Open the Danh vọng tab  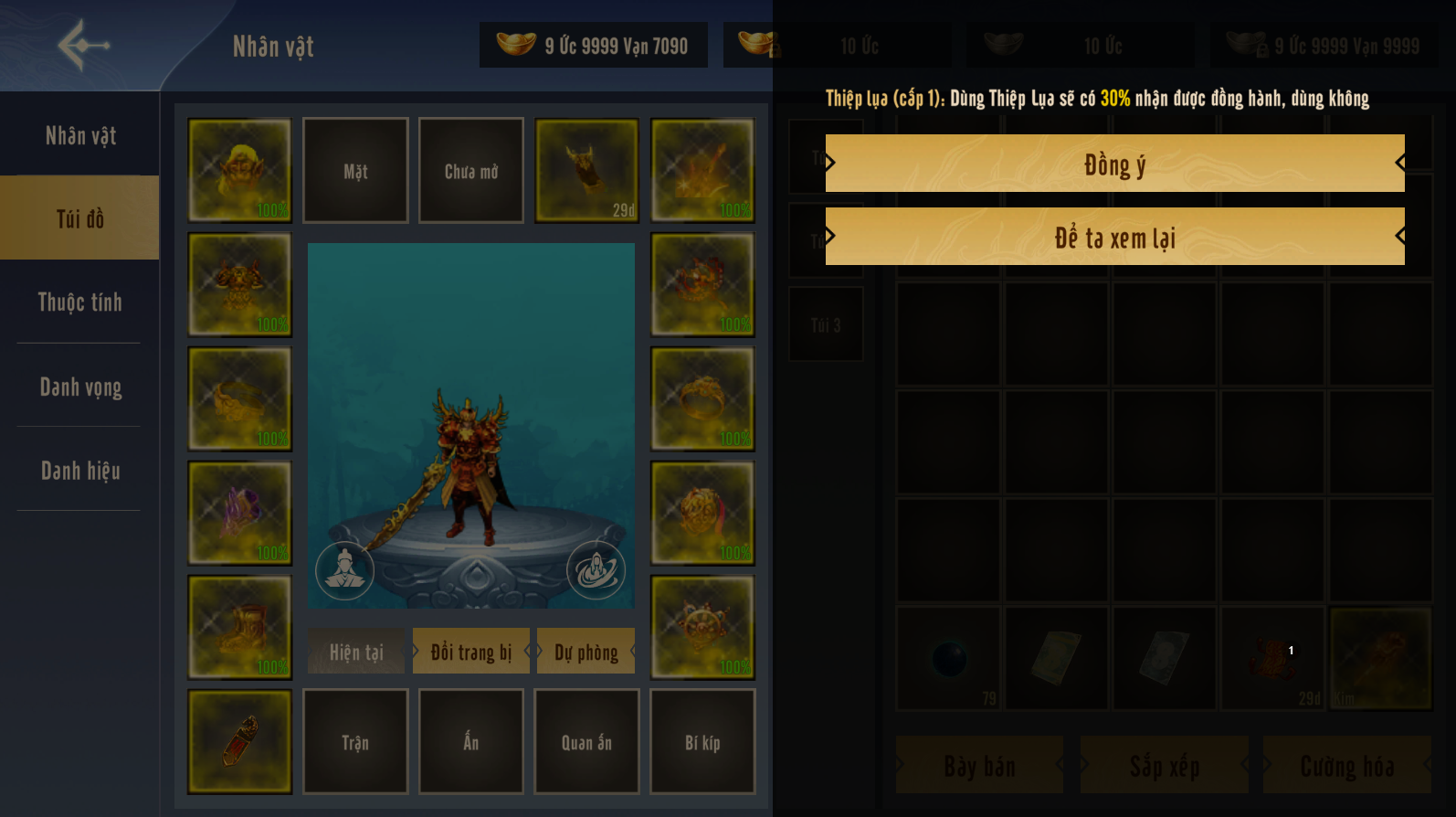tap(80, 387)
